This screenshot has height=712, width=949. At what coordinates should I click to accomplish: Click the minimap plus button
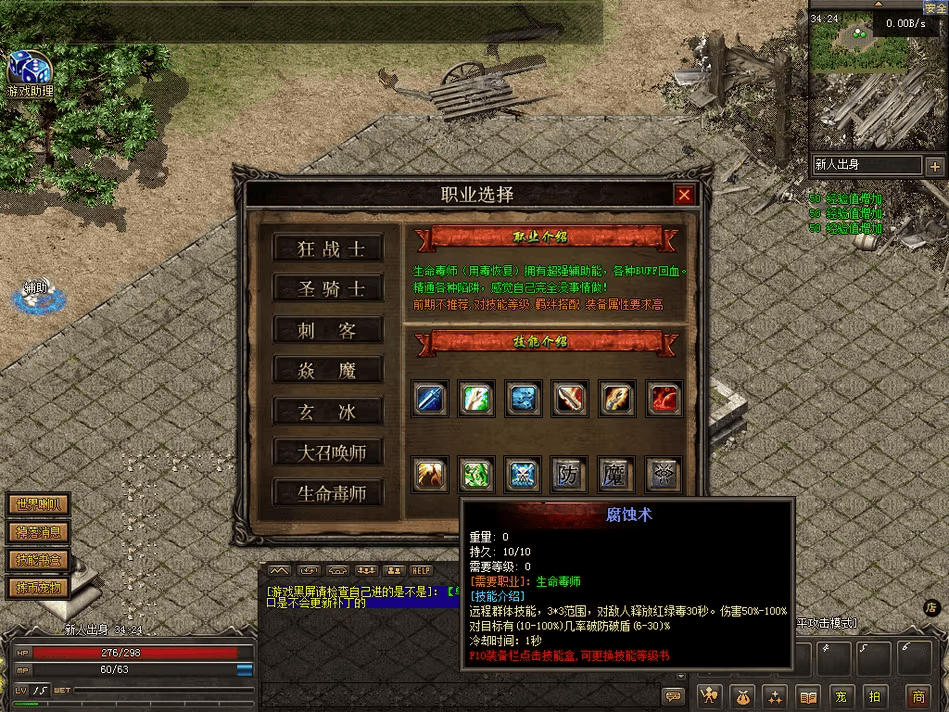pos(935,166)
